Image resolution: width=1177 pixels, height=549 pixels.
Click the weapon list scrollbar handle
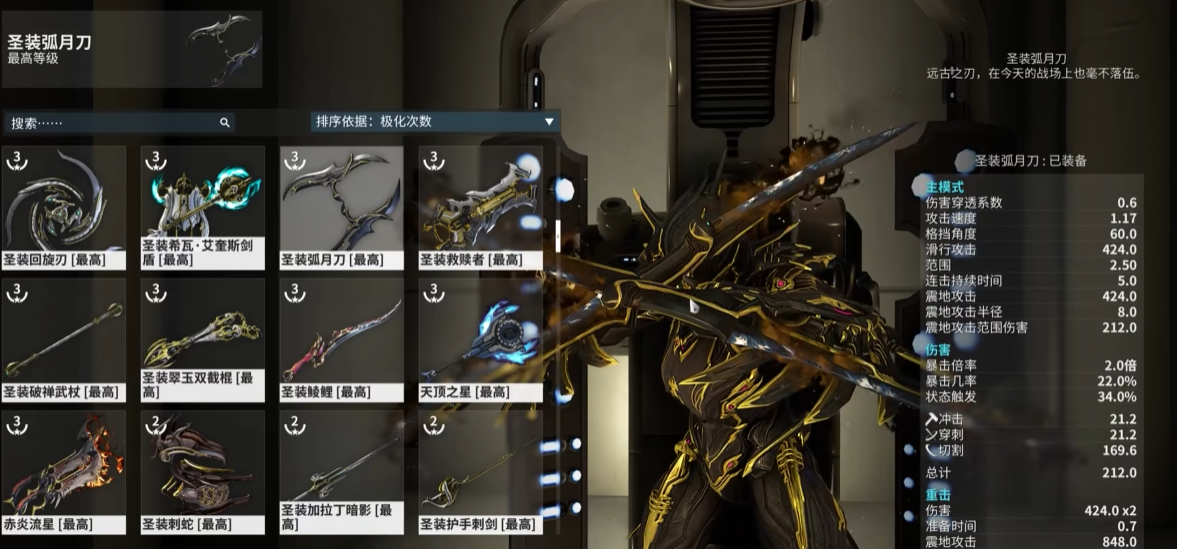[557, 235]
